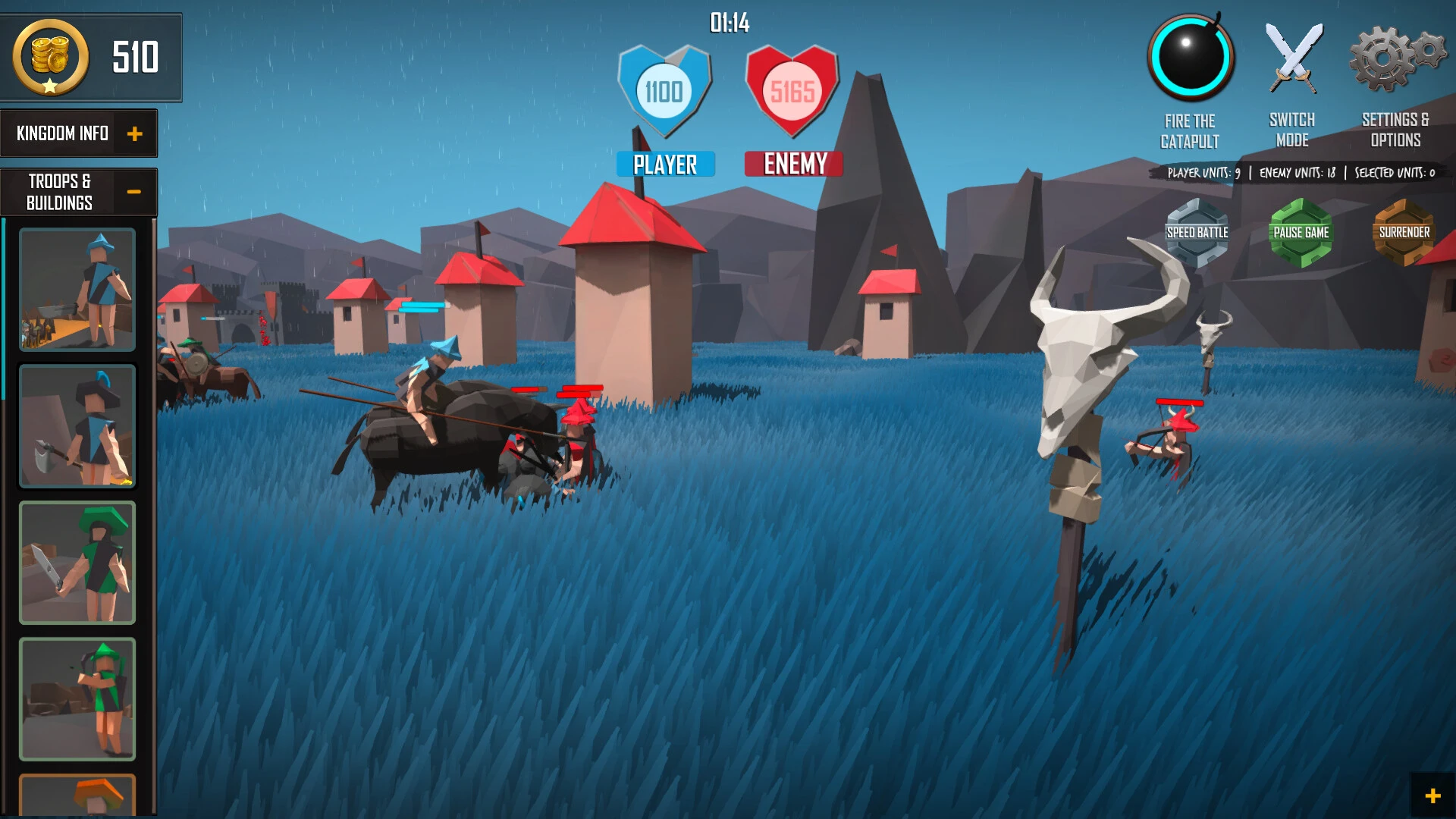Select the Enemy banner label
The height and width of the screenshot is (819, 1456).
point(793,163)
